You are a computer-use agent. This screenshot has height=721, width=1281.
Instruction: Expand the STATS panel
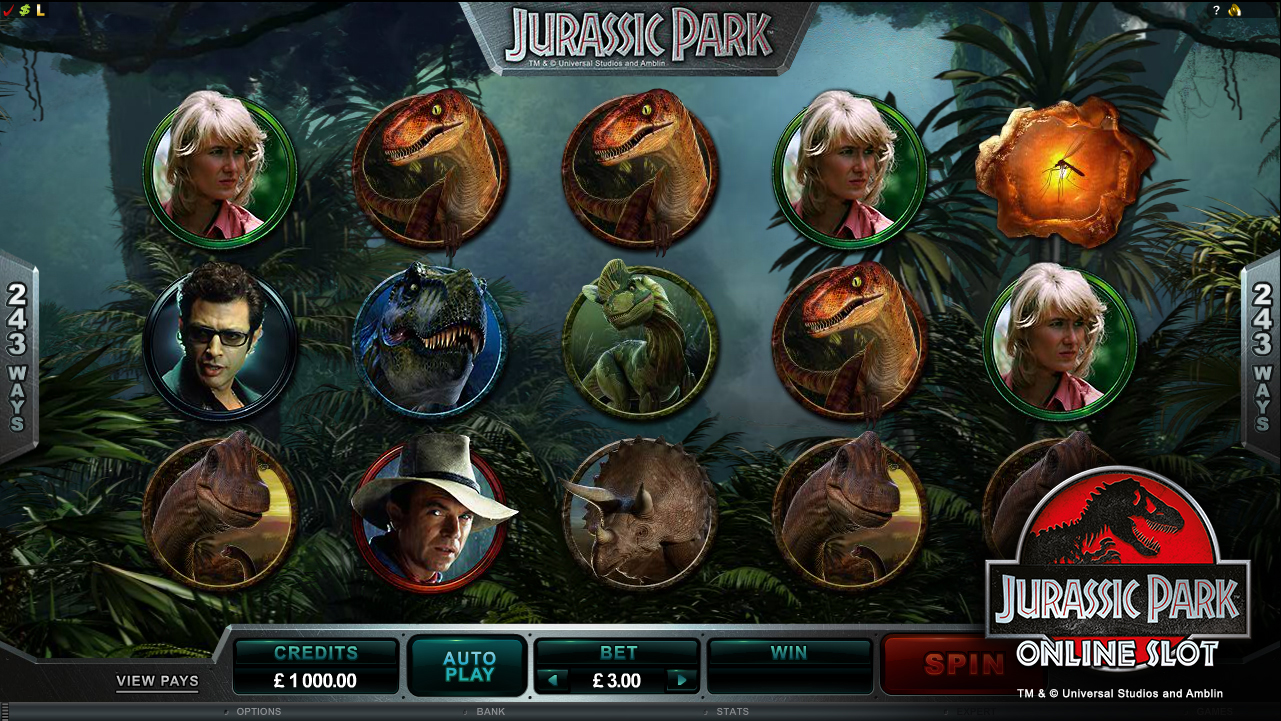click(x=734, y=712)
